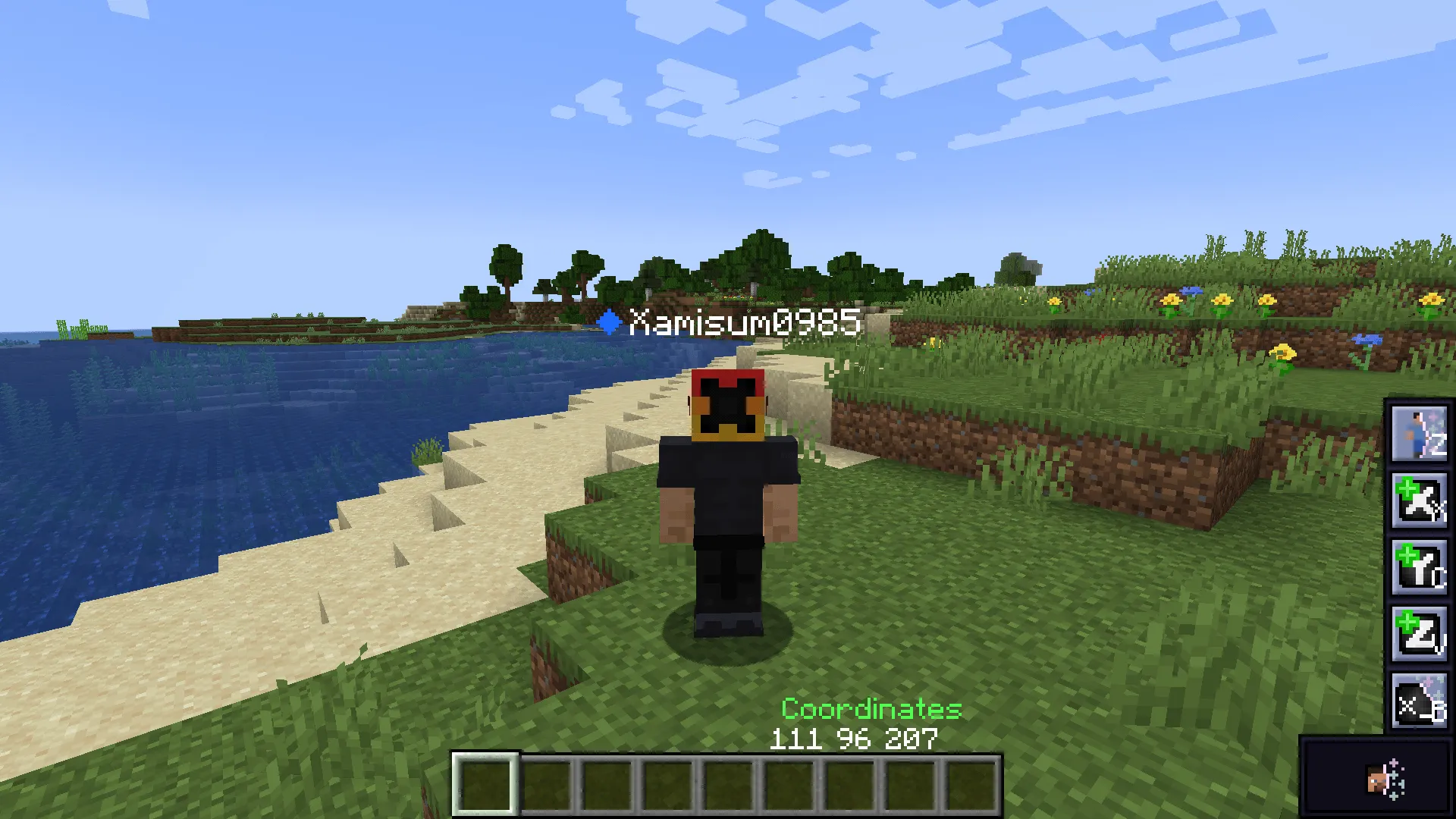Select the highlighted first hotbar slot
1456x819 pixels.
click(x=486, y=786)
